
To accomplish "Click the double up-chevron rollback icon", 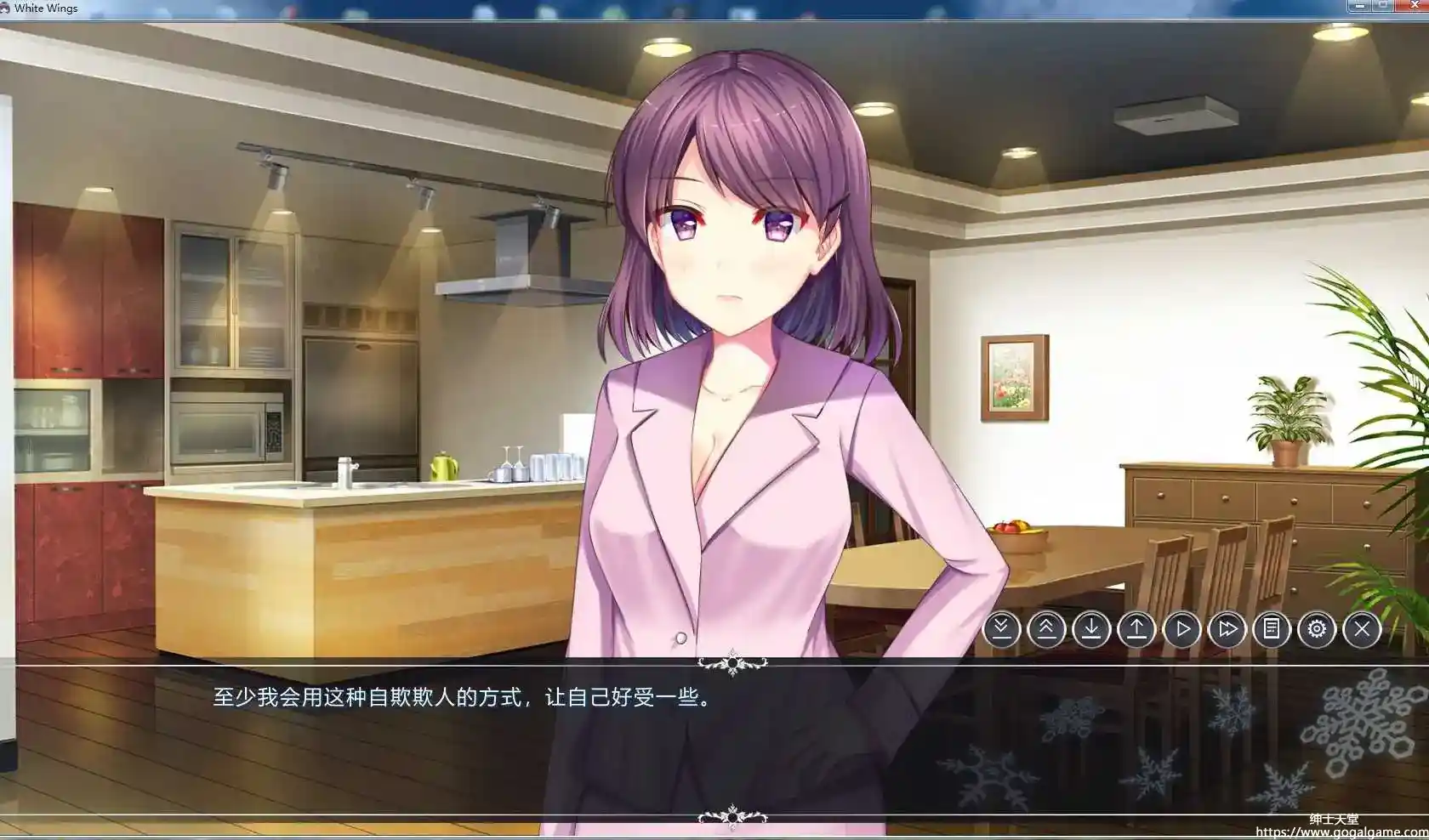I will coord(1047,629).
